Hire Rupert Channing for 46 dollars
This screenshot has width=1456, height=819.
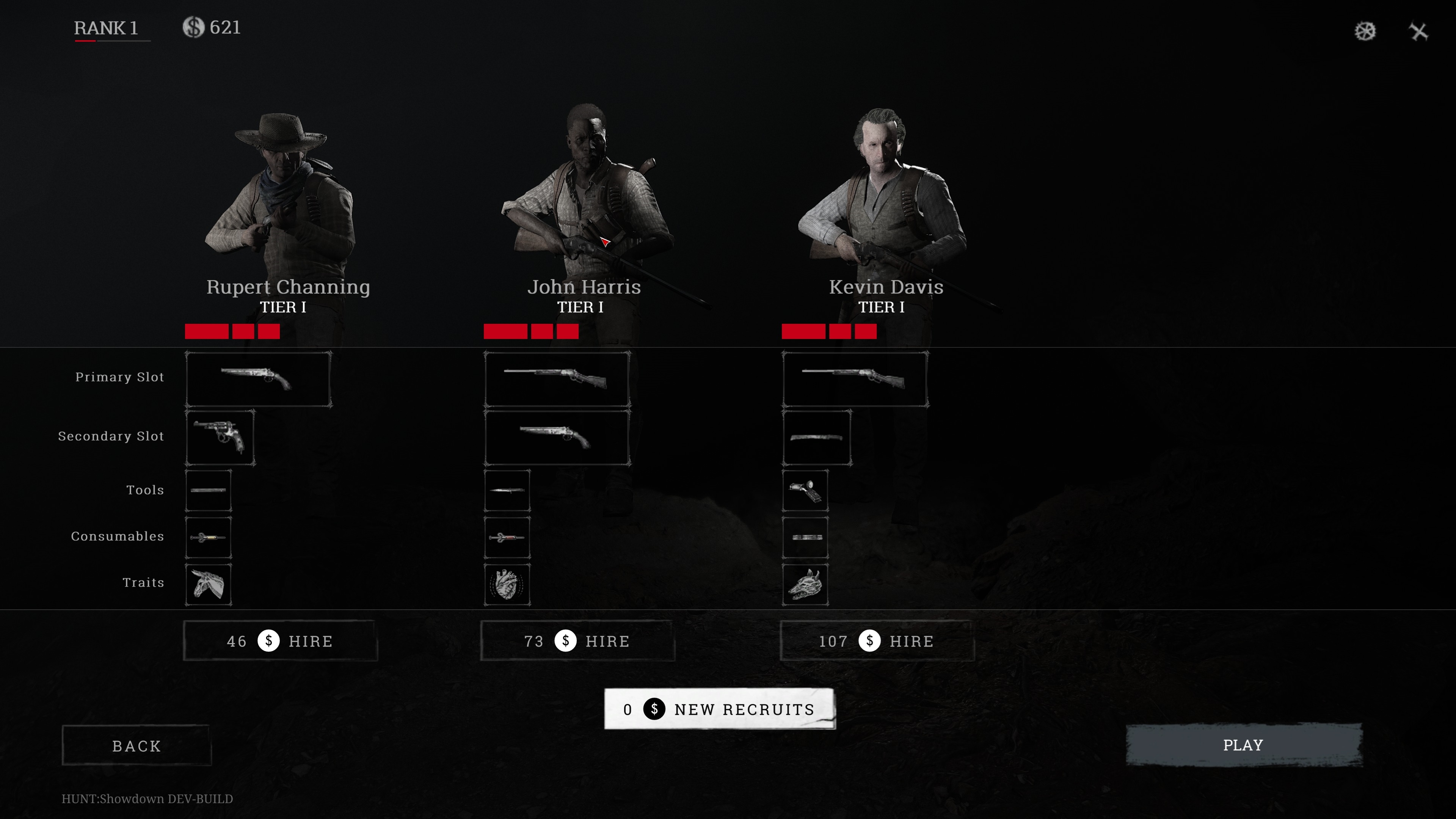point(280,641)
